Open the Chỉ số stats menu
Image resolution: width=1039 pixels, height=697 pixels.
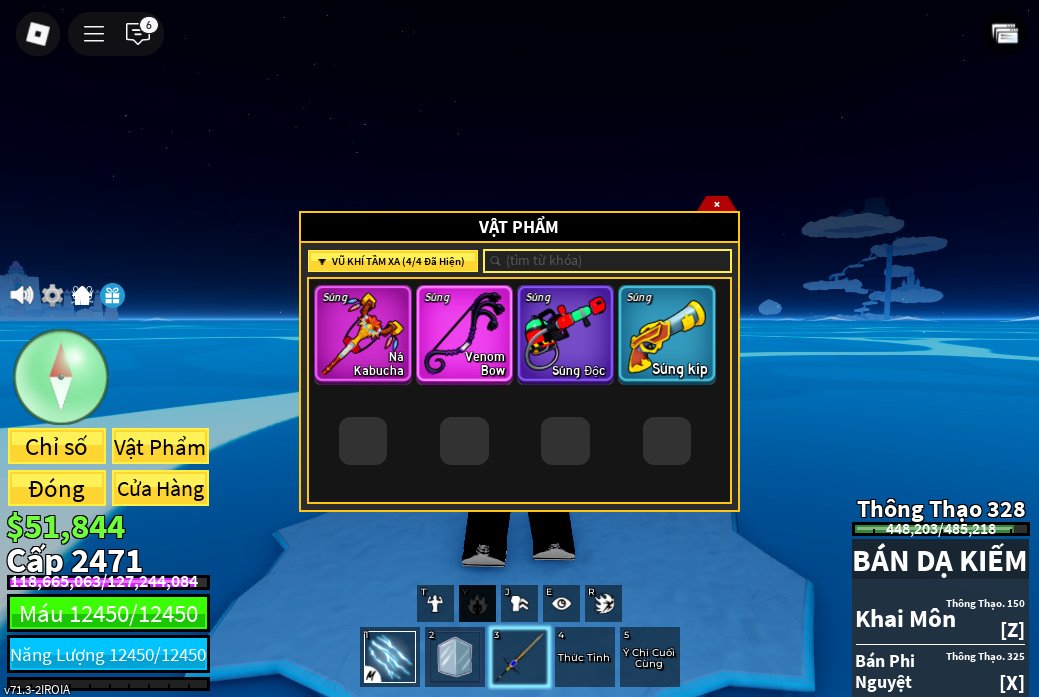57,447
